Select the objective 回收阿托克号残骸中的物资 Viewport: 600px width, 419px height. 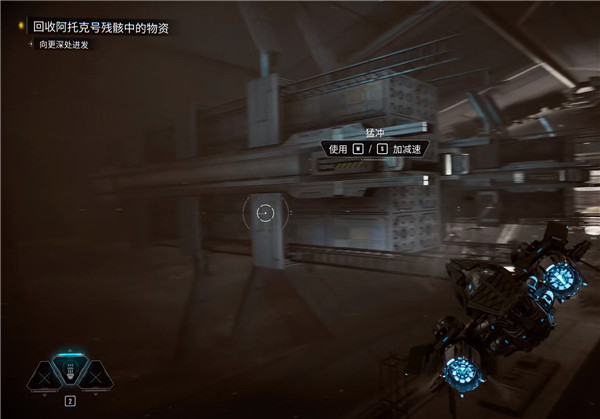click(100, 29)
